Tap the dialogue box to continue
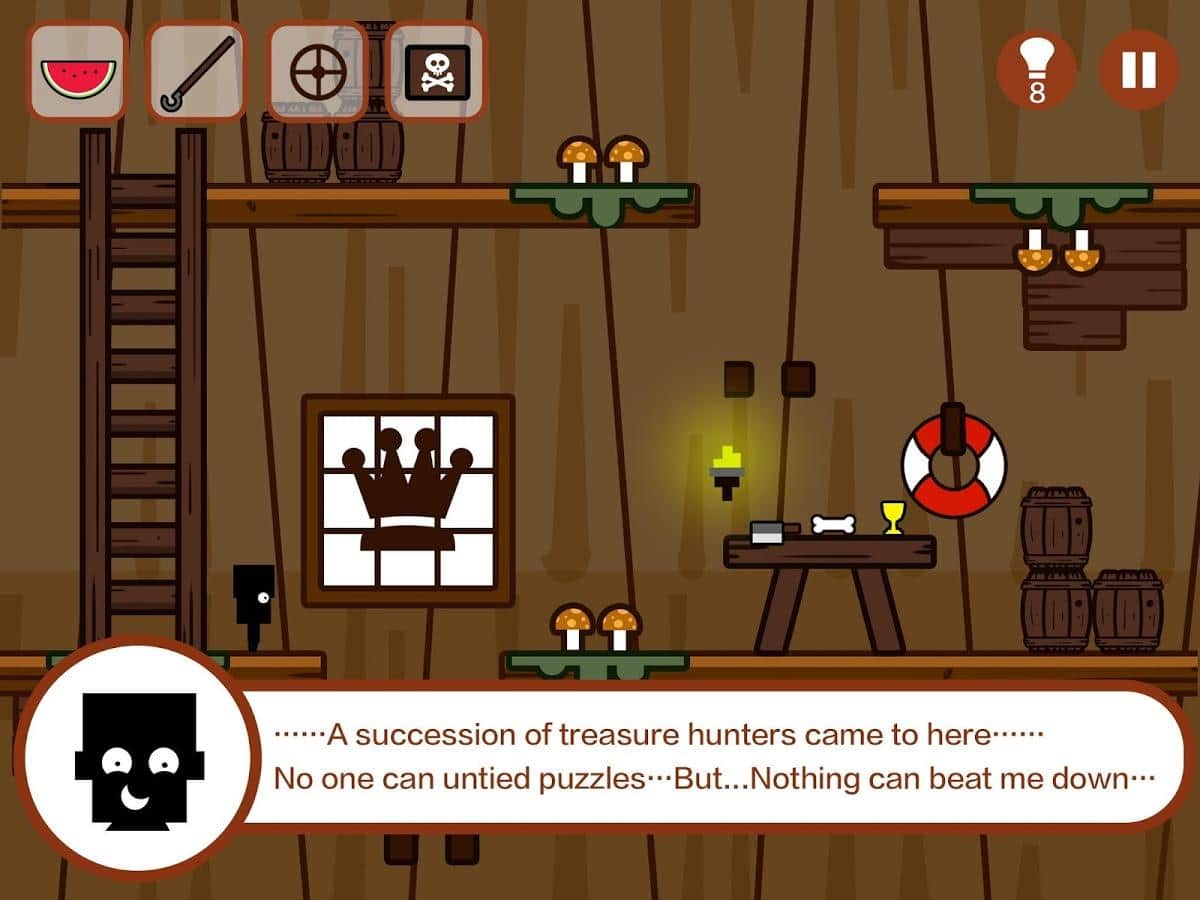1200x900 pixels. (x=710, y=756)
